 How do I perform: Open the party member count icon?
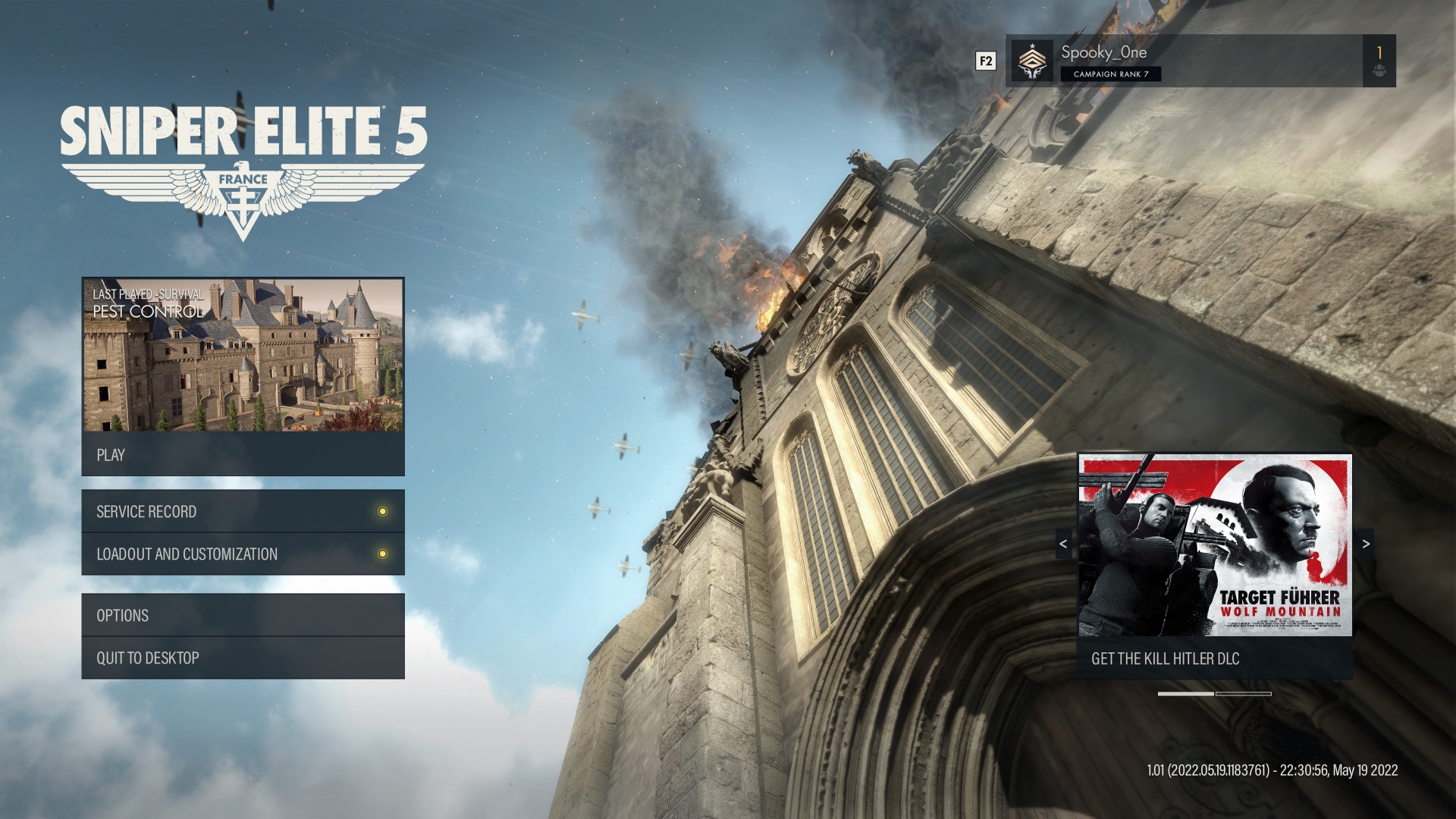pos(1379,61)
